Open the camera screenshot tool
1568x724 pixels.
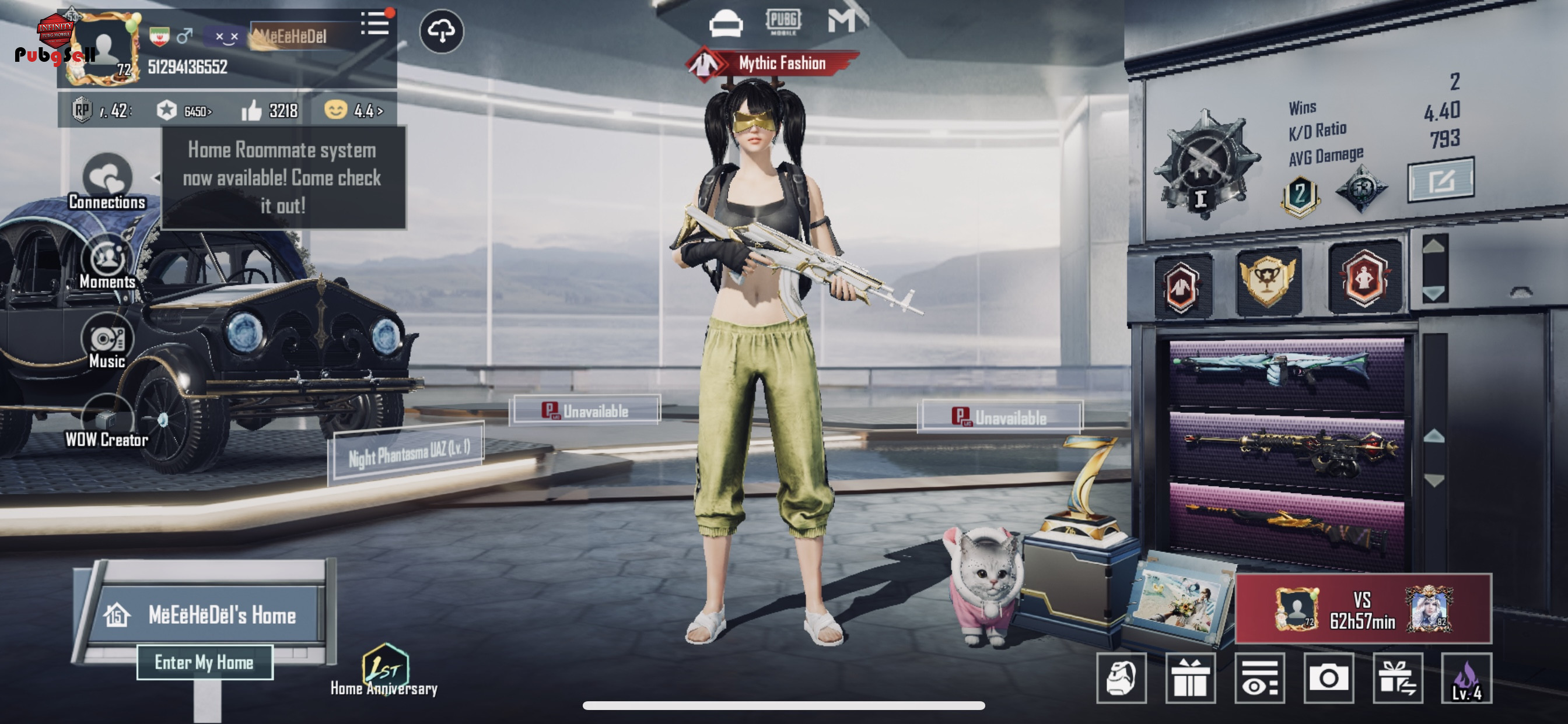(x=1328, y=678)
